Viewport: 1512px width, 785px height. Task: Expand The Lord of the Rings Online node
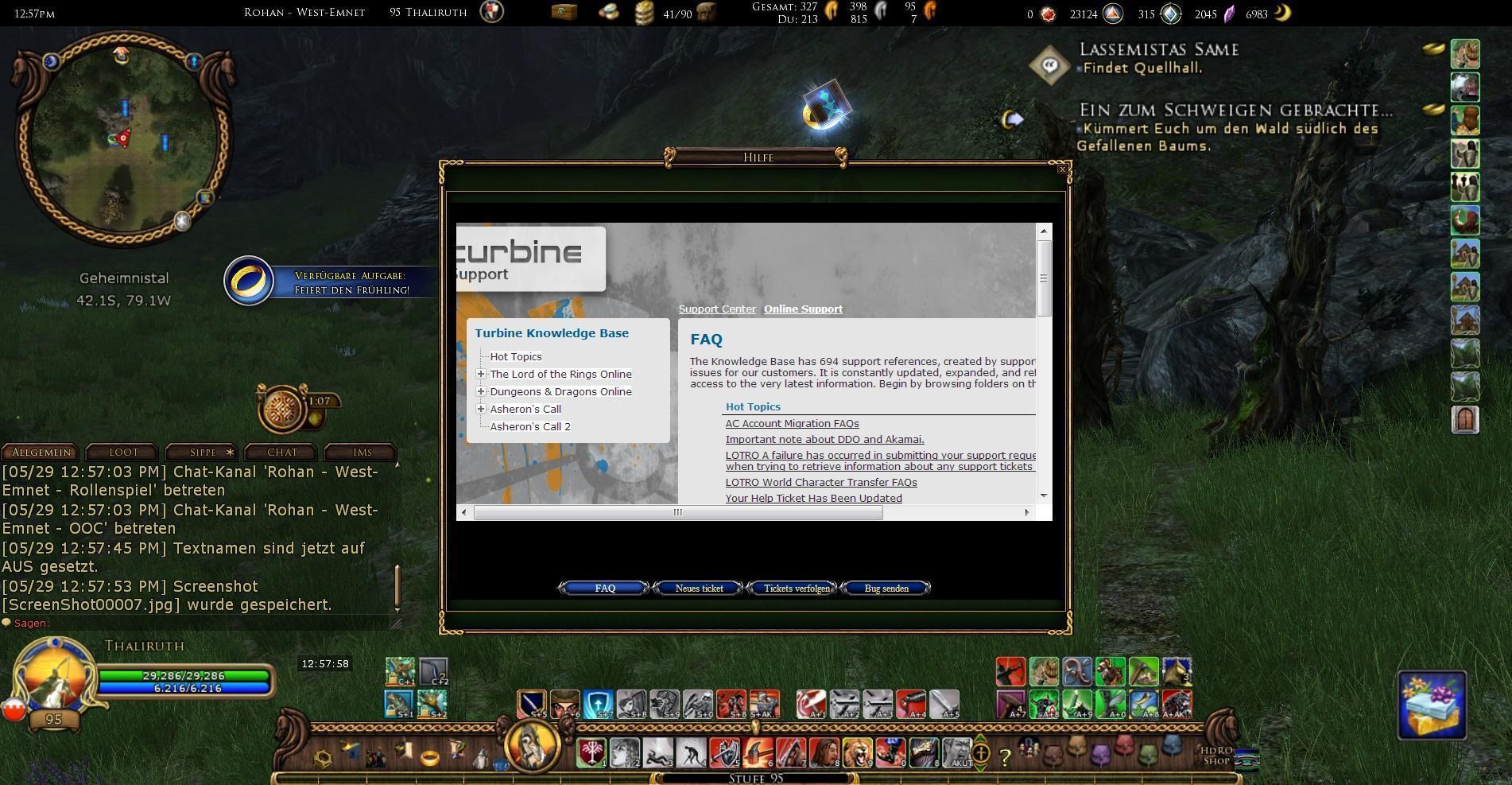click(x=481, y=374)
